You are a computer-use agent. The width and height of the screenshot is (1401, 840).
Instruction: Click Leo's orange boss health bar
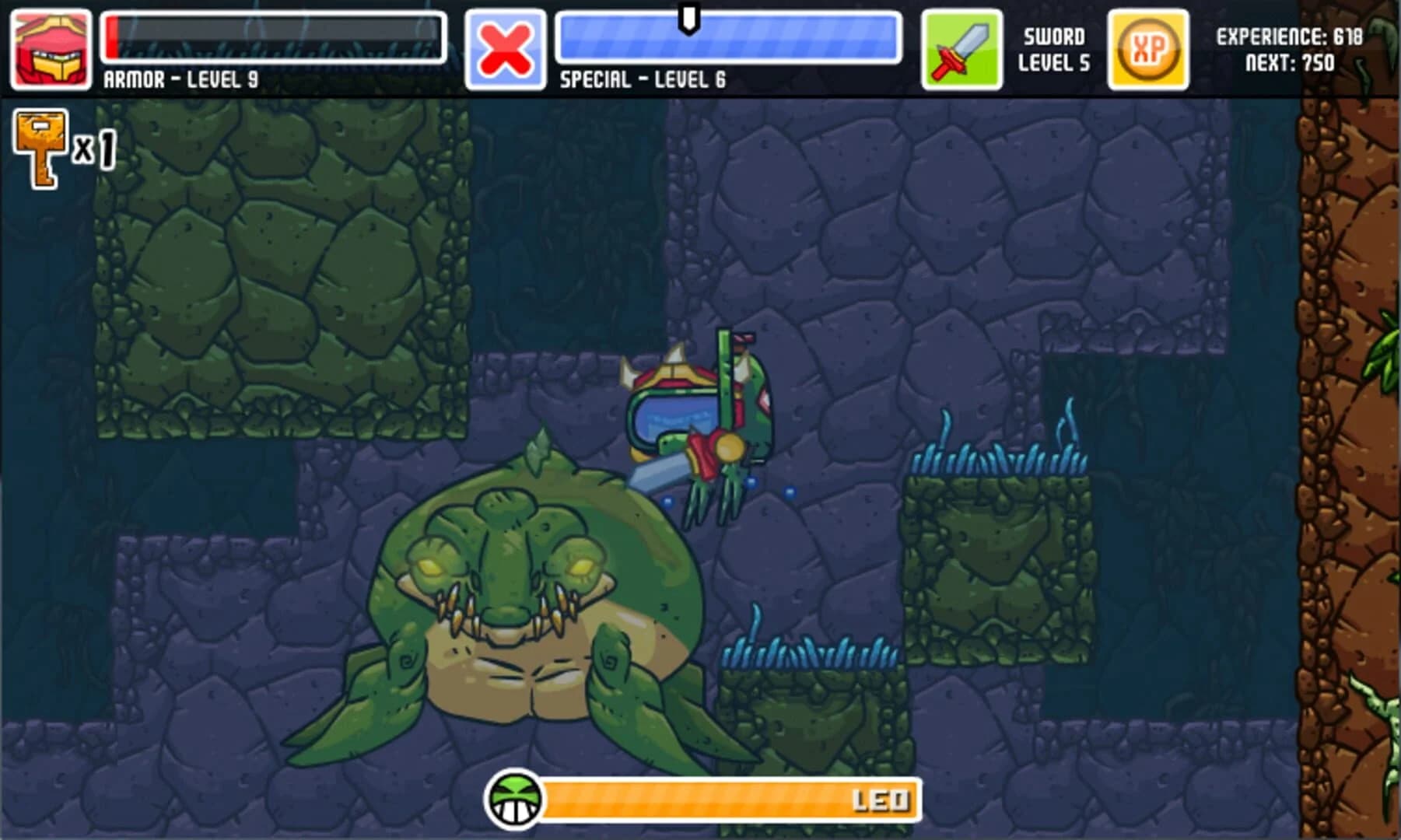731,799
